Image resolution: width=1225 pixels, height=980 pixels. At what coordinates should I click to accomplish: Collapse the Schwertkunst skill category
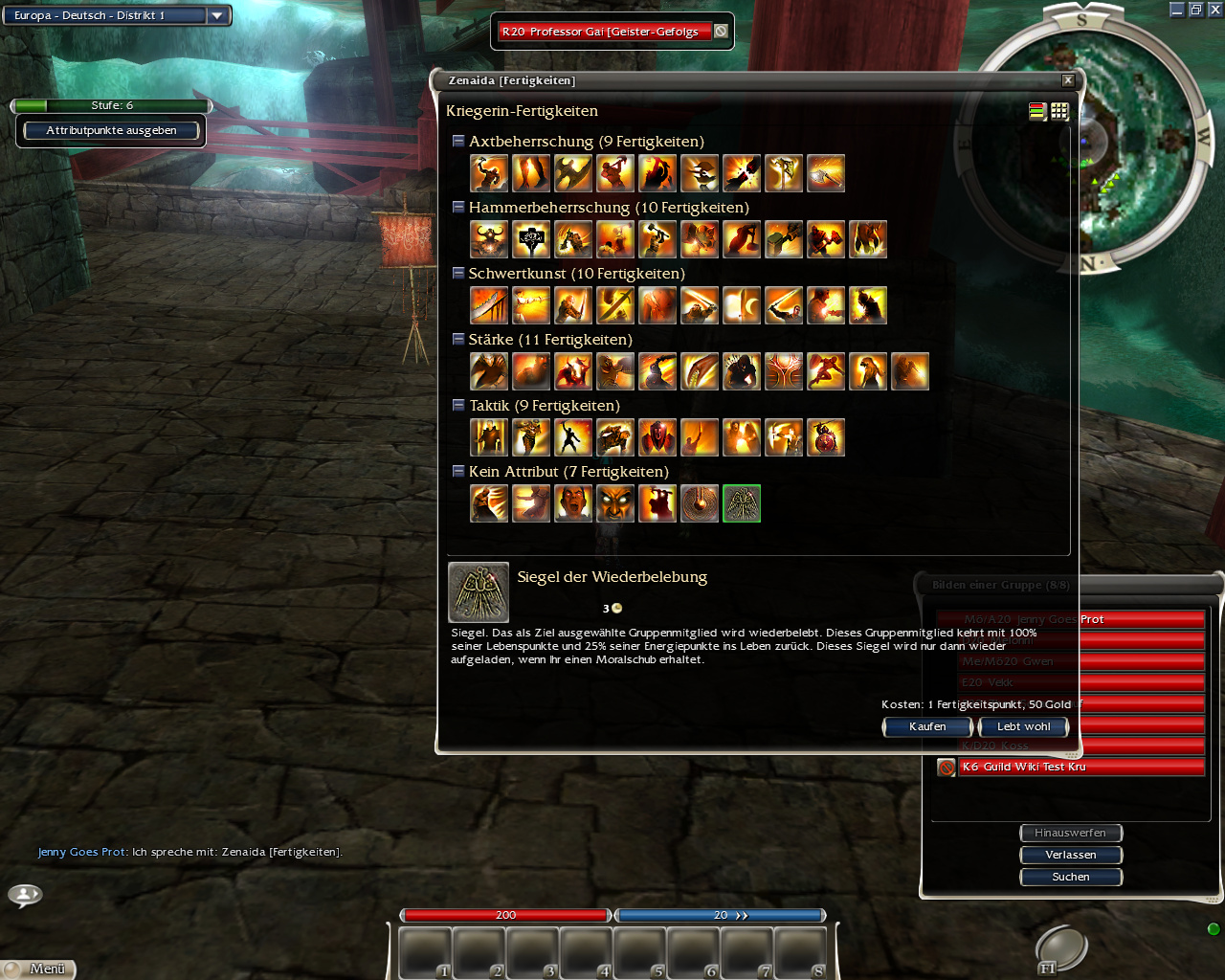pos(458,273)
